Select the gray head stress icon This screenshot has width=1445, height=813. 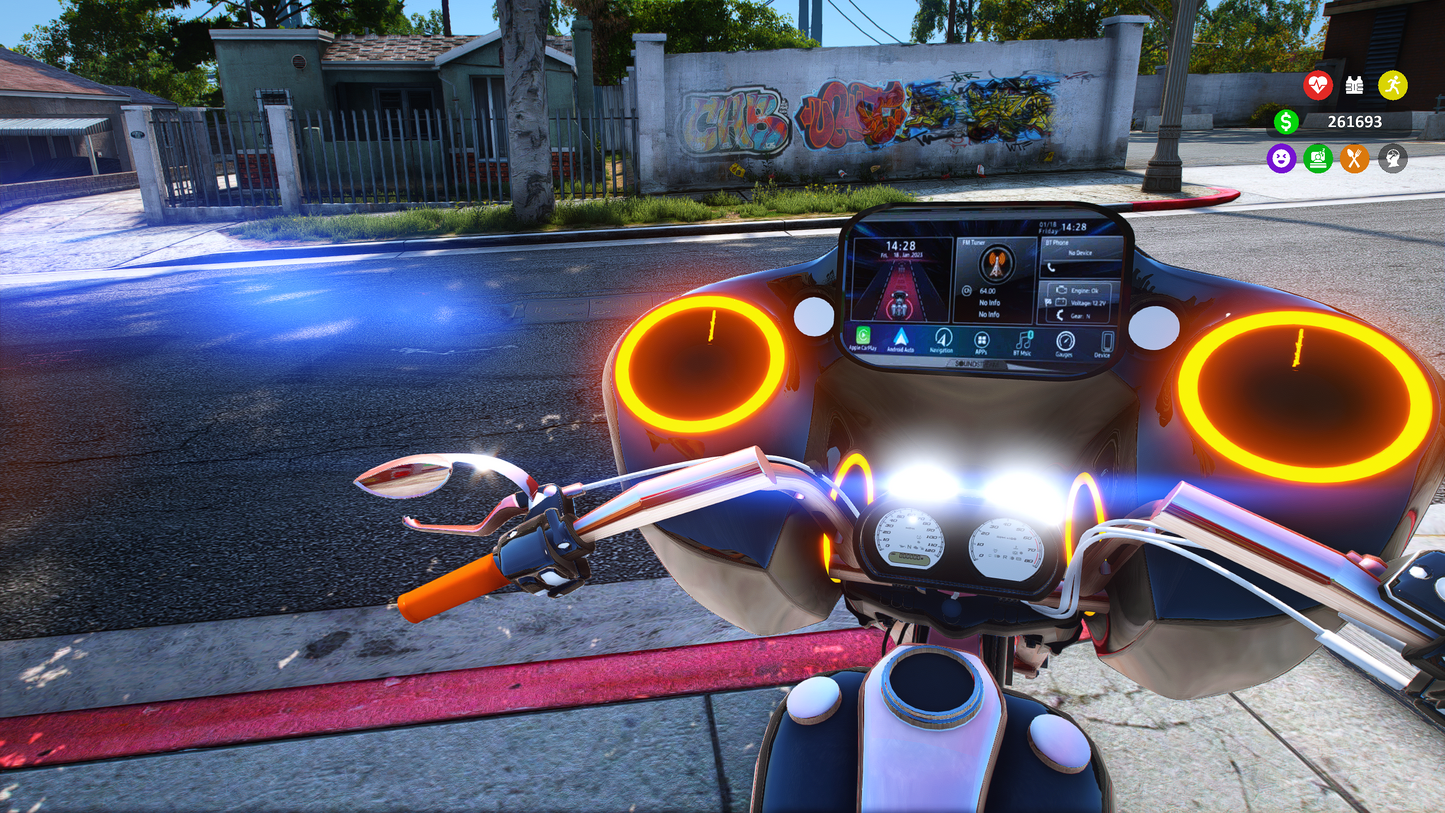click(x=1392, y=158)
